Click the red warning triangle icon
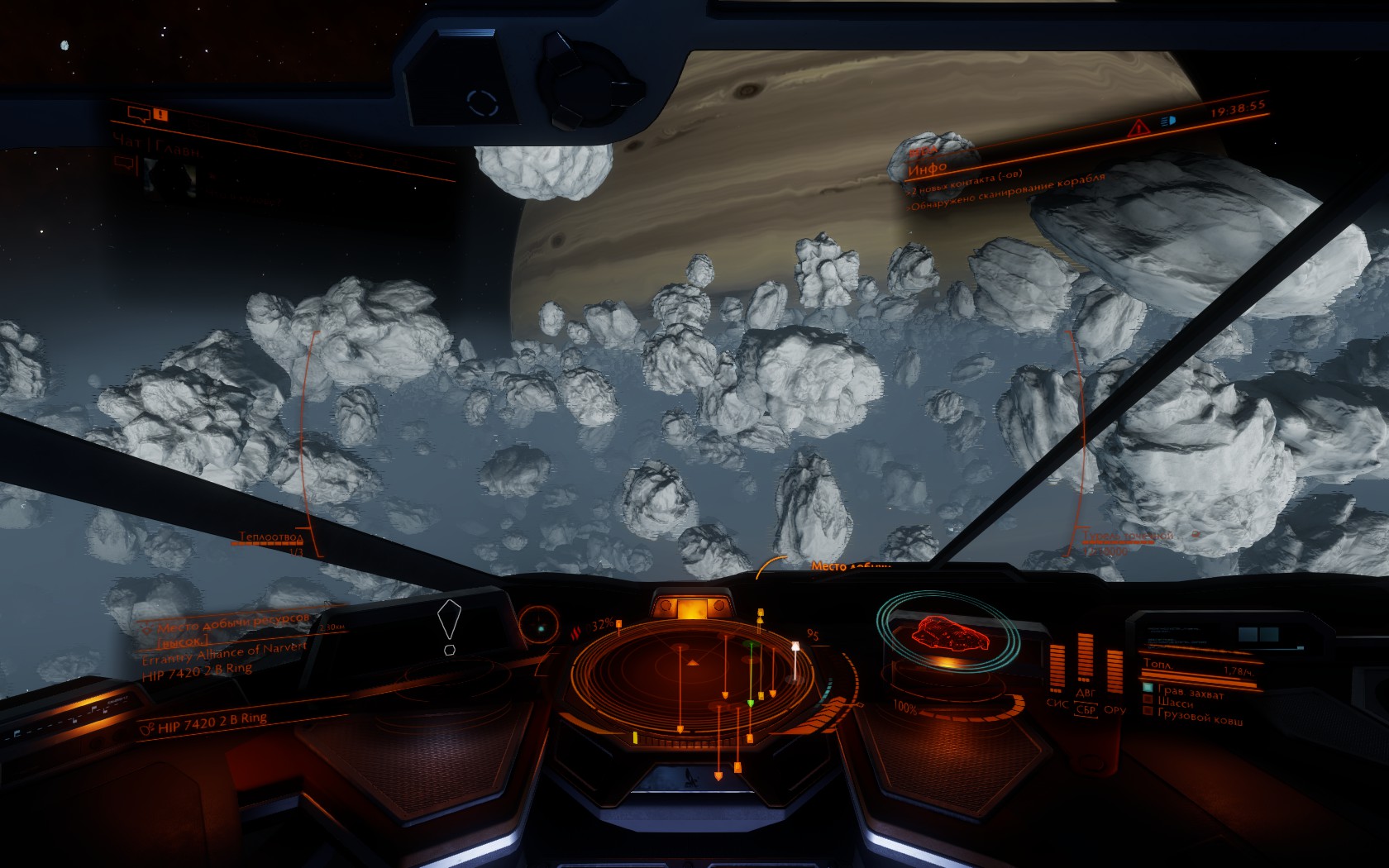Screen dimensions: 1389x868 coord(1139,127)
